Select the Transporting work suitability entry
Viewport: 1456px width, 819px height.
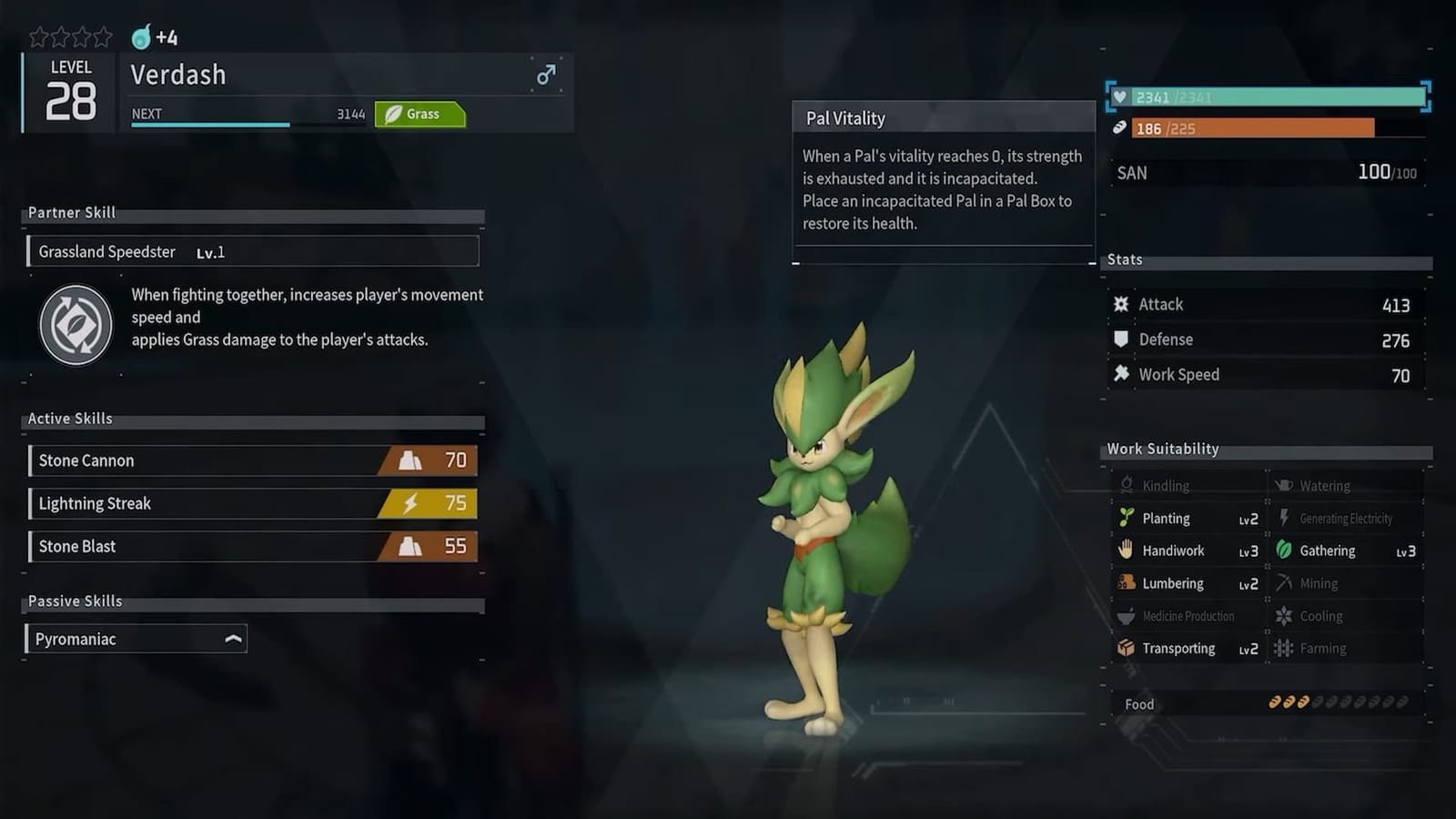pos(1188,648)
